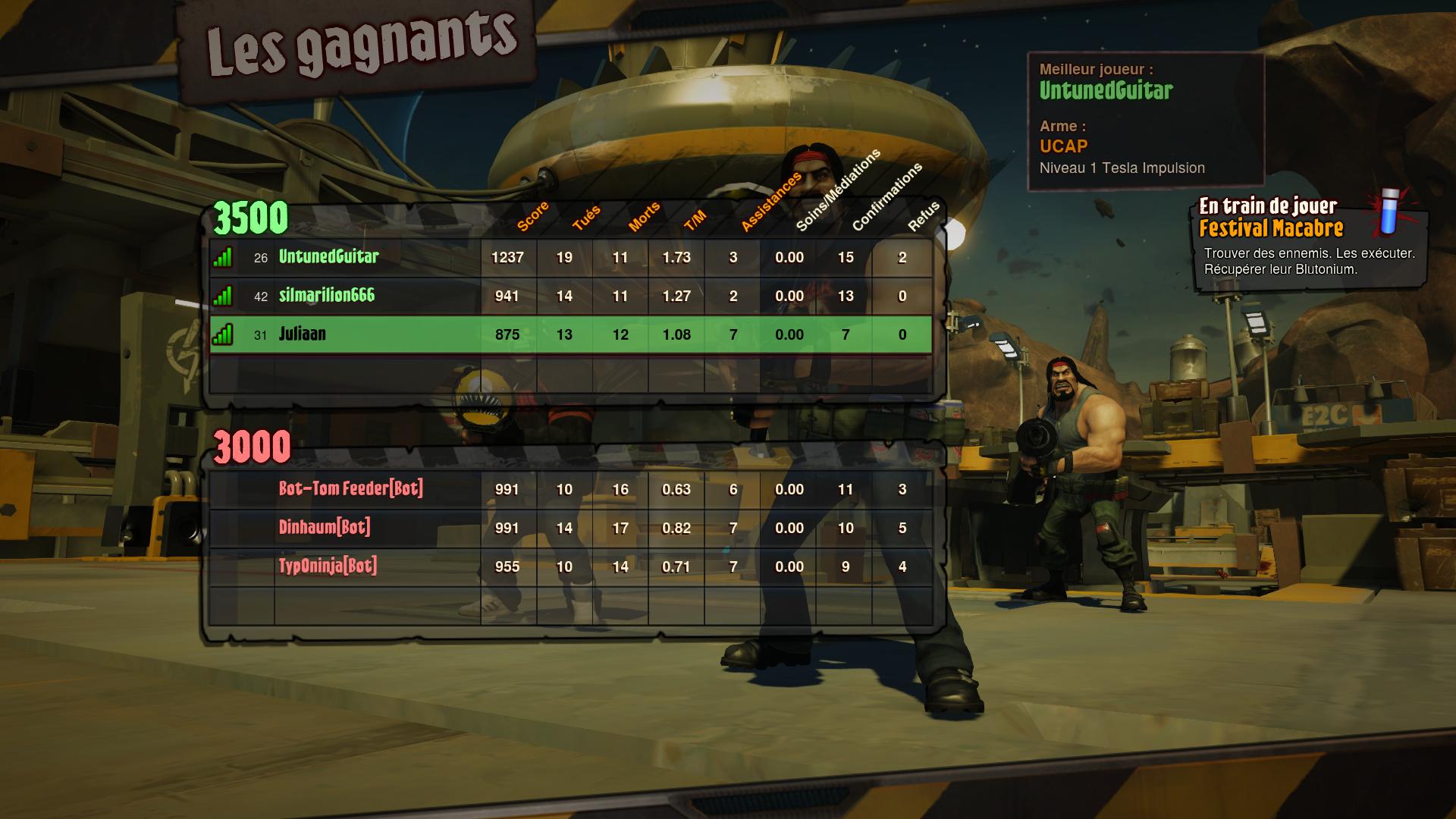Toggle sorting by the Refus column
This screenshot has width=1456, height=819.
pos(924,215)
